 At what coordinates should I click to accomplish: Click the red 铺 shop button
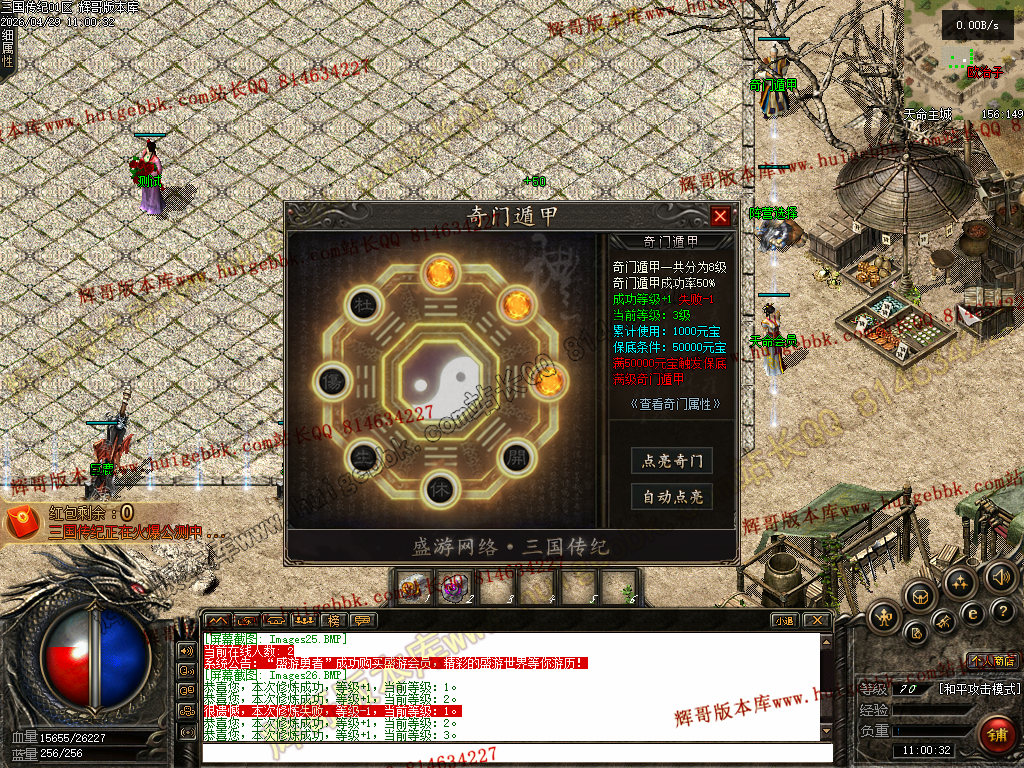click(994, 734)
